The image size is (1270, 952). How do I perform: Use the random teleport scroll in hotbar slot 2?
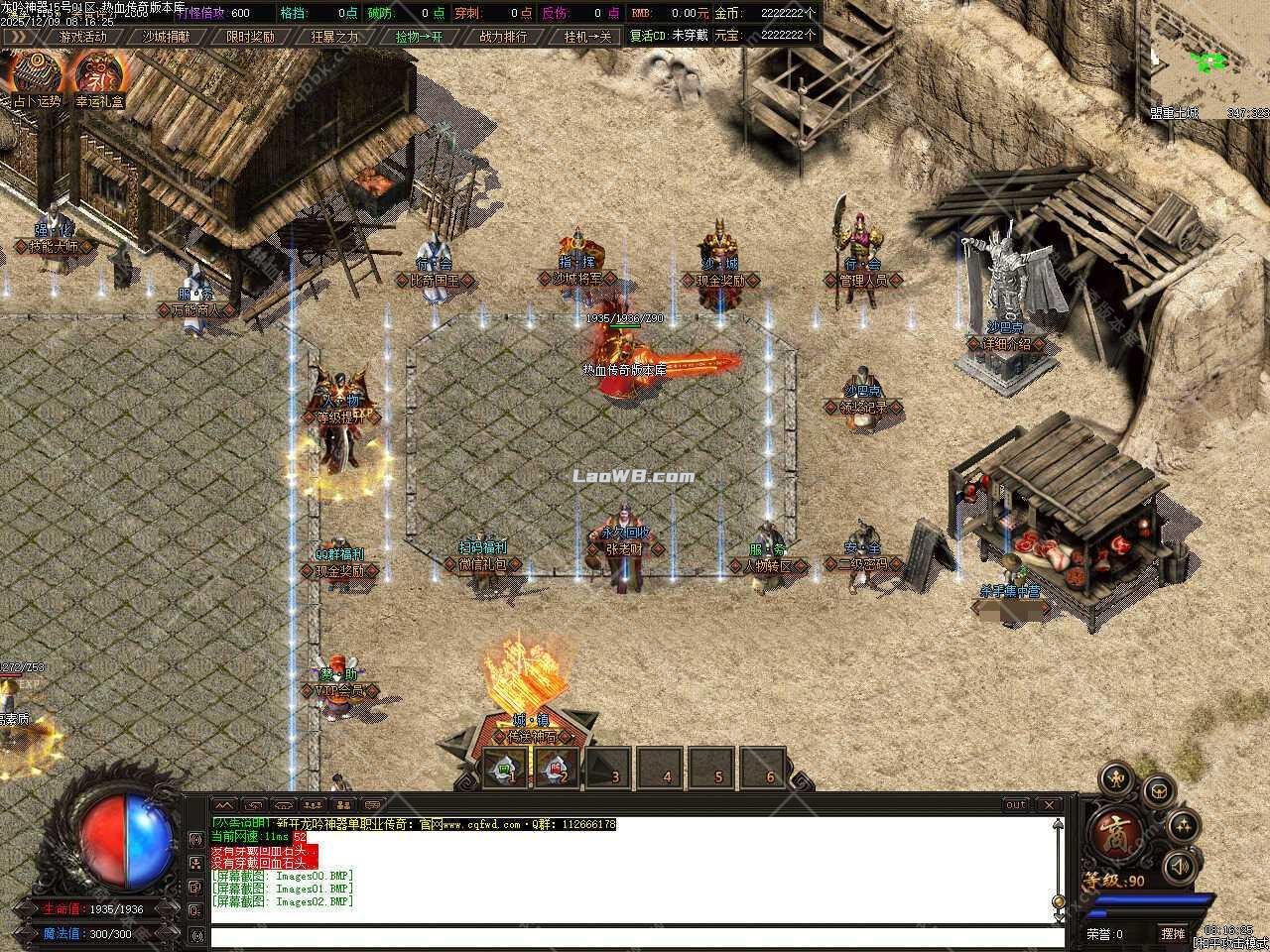[556, 768]
